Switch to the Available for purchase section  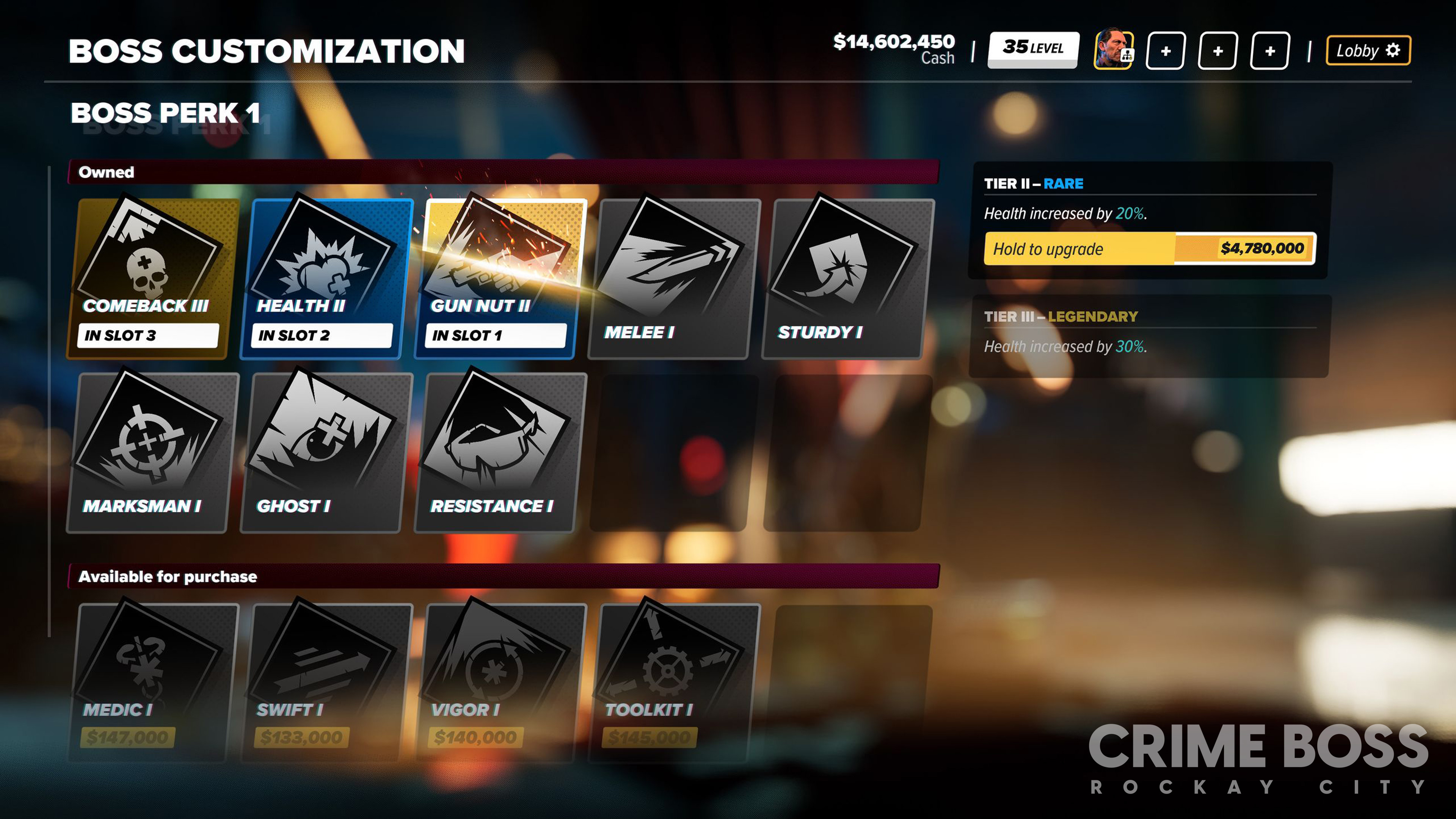tap(167, 577)
